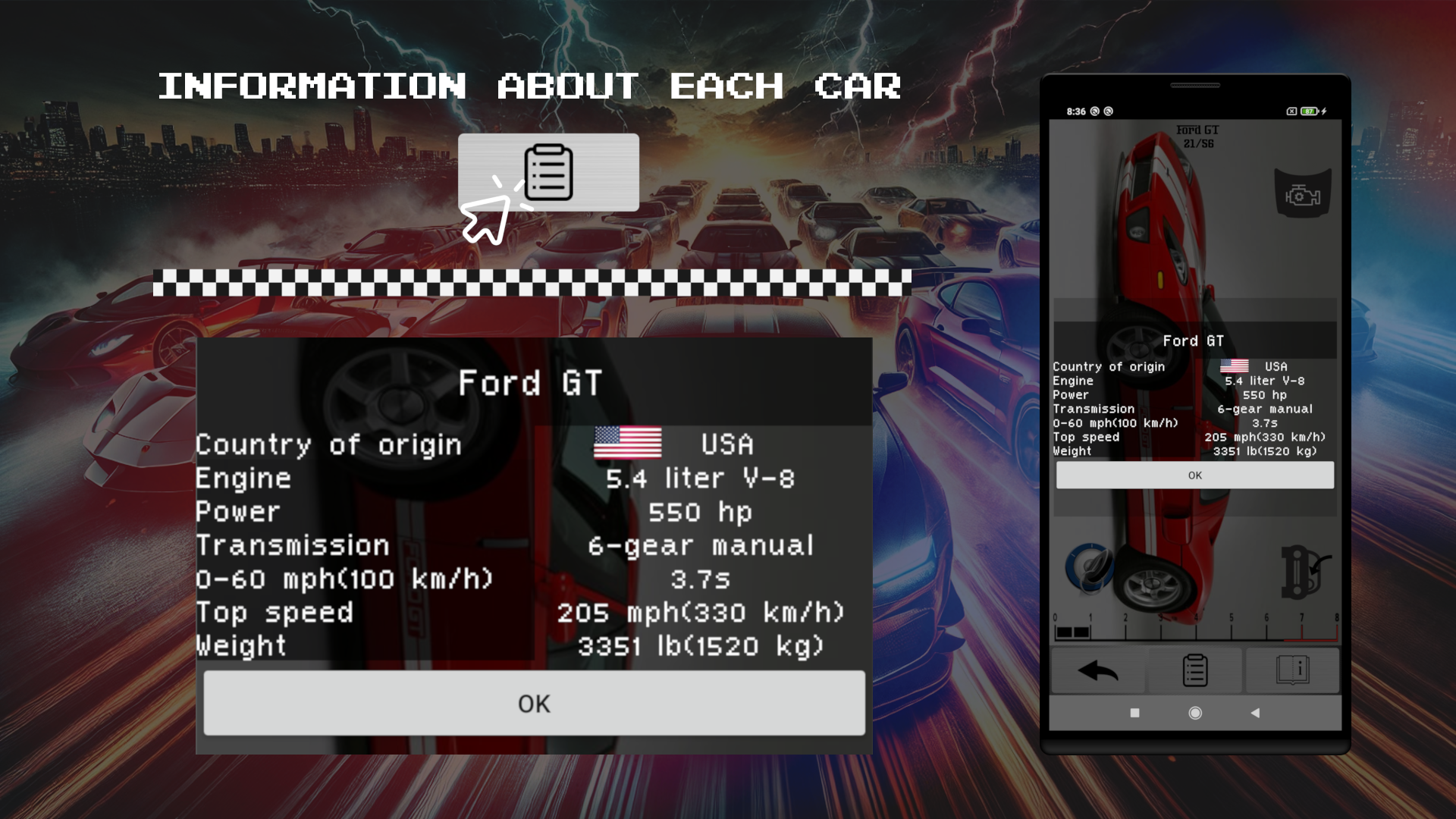Tap the back arrow in bottom toolbar
Viewport: 1456px width, 819px height.
[1097, 670]
